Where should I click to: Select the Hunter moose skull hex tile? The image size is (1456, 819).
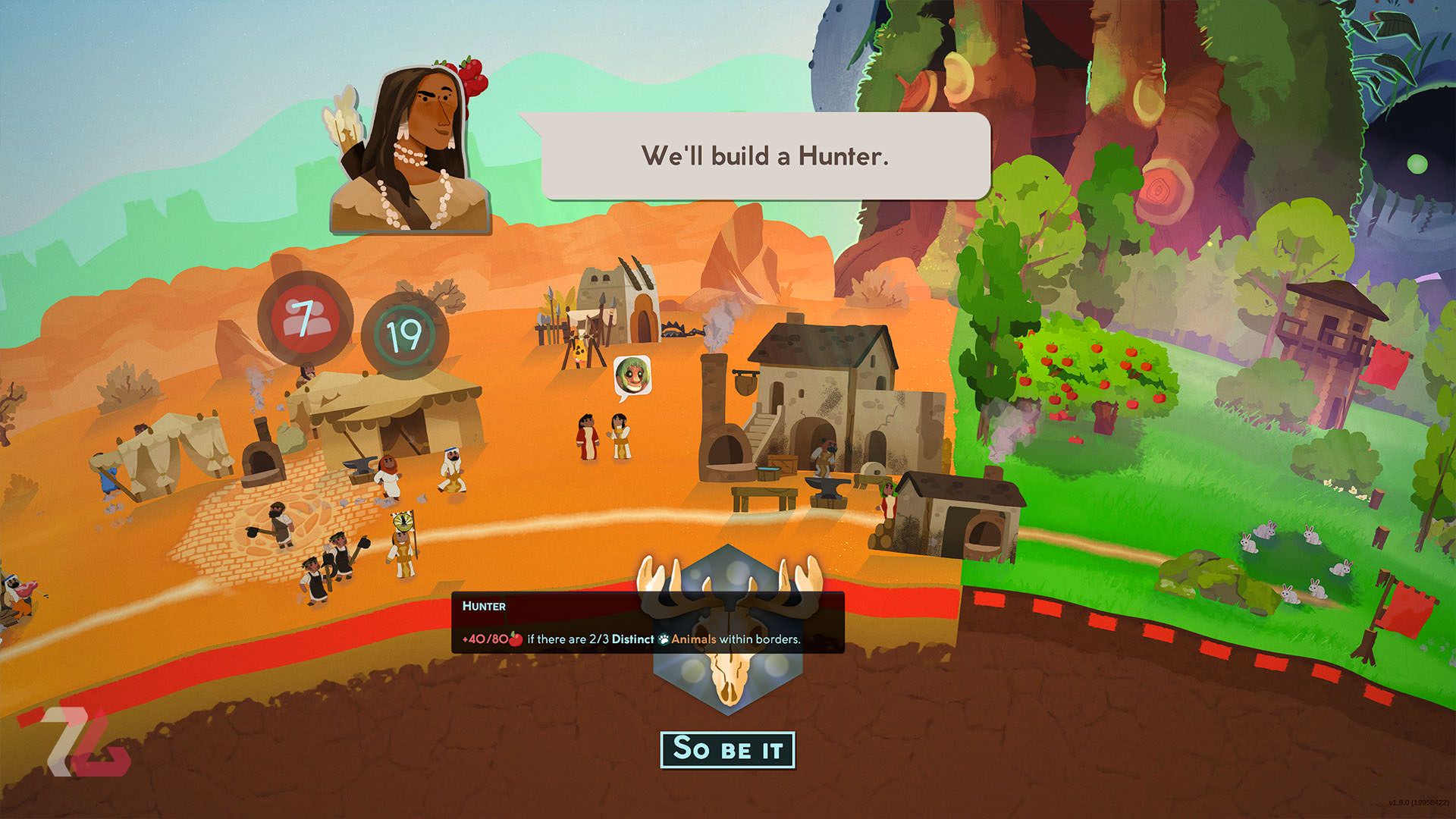727,682
